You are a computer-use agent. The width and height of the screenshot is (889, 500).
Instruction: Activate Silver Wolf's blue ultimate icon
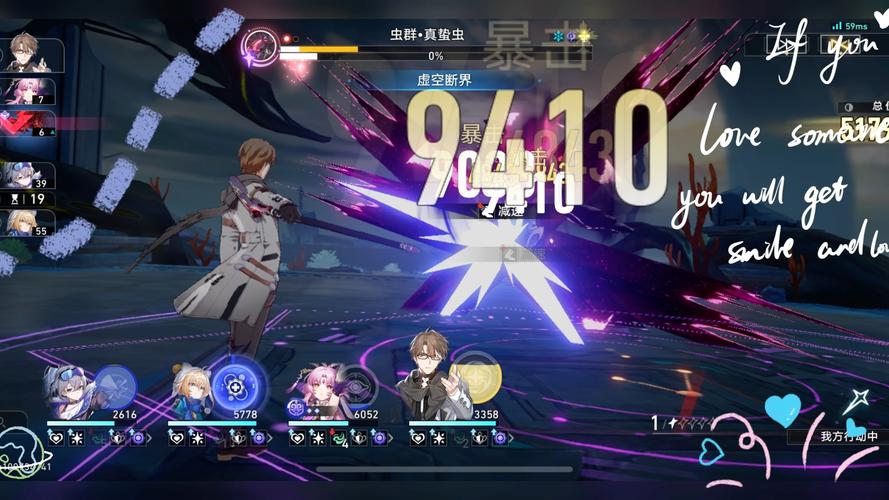click(x=115, y=386)
